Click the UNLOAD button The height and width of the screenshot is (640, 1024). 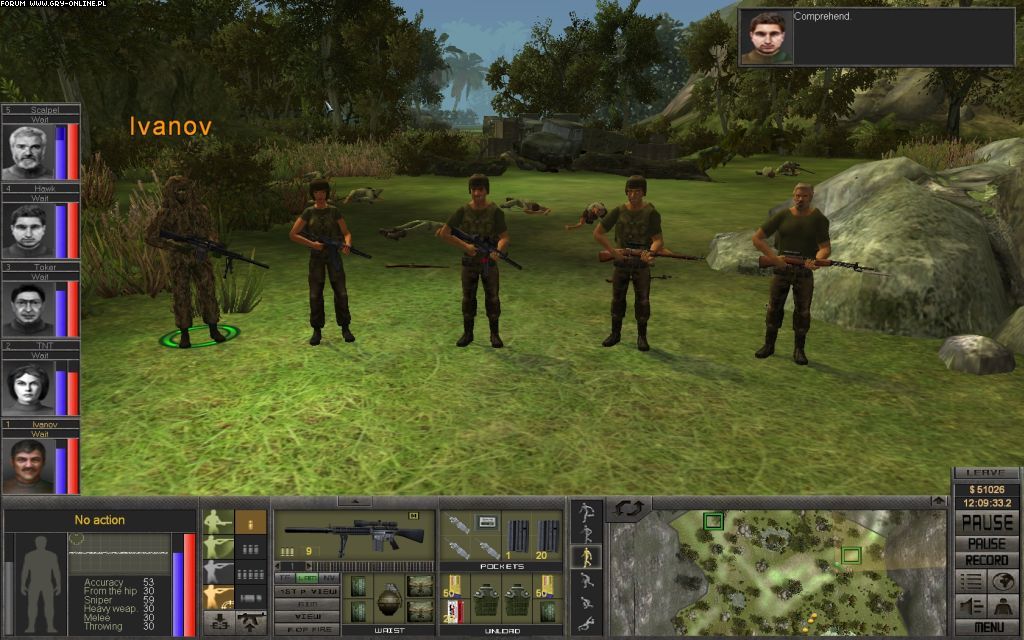point(502,631)
